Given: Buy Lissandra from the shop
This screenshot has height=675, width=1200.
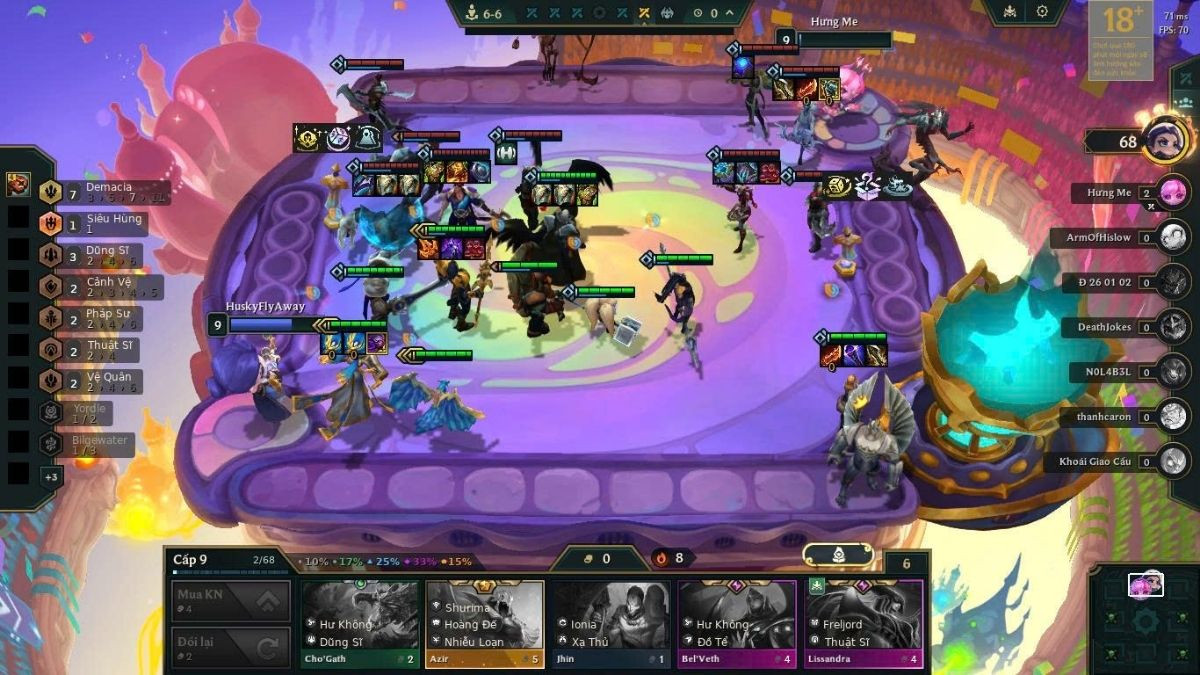Looking at the screenshot, I should 863,624.
